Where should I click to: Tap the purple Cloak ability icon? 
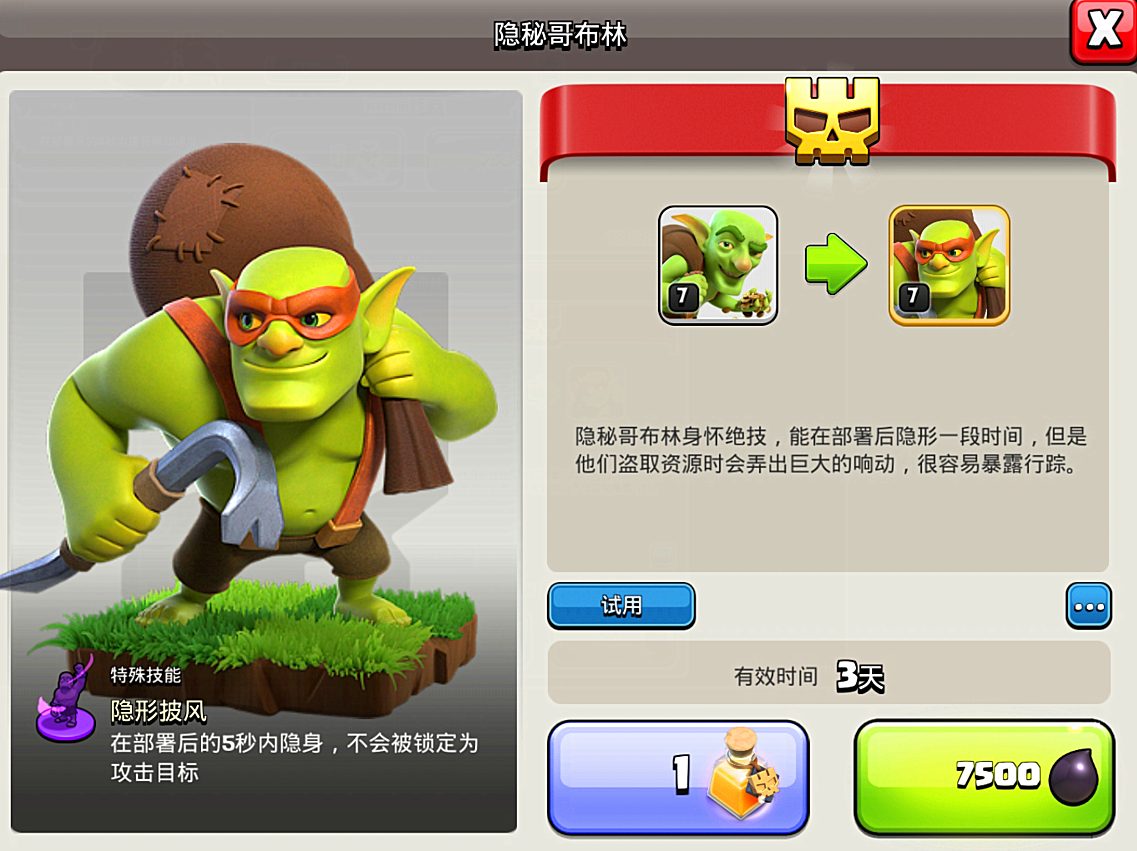click(65, 699)
